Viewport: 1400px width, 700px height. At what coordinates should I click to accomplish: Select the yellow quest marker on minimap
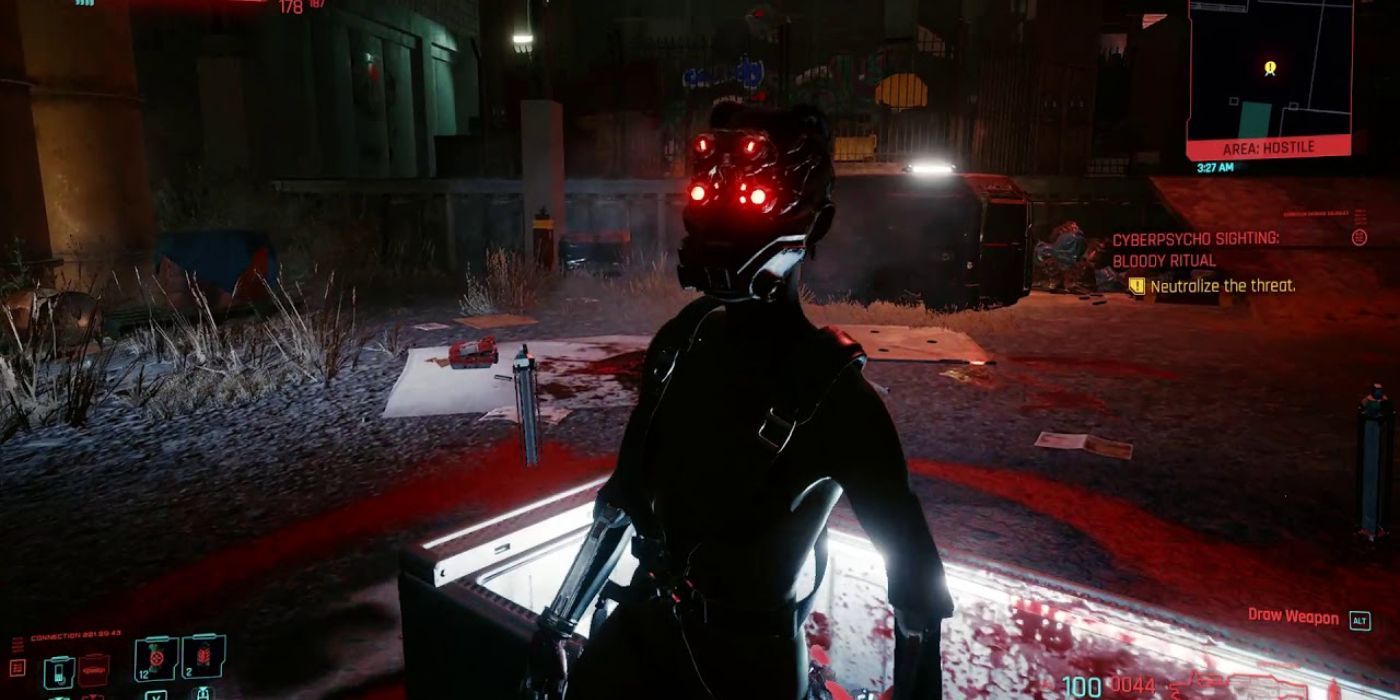coord(1270,68)
